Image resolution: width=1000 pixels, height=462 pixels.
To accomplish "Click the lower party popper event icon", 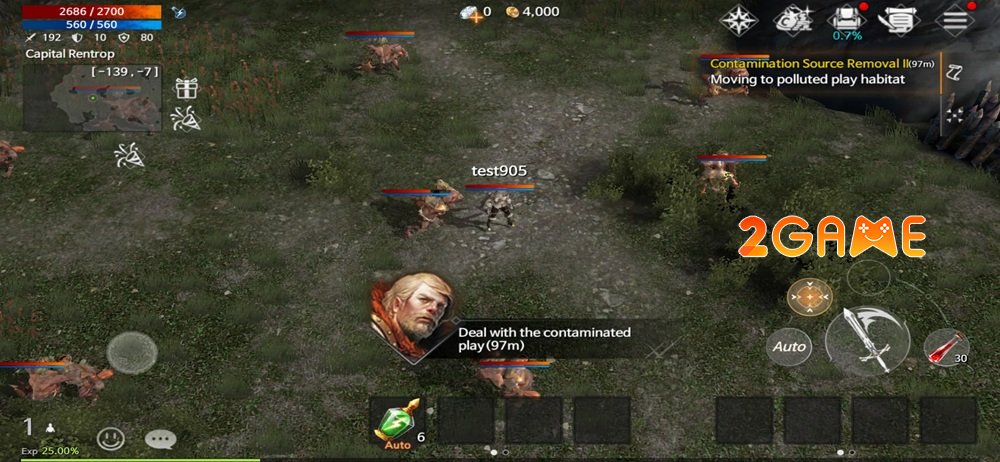I will tap(128, 155).
